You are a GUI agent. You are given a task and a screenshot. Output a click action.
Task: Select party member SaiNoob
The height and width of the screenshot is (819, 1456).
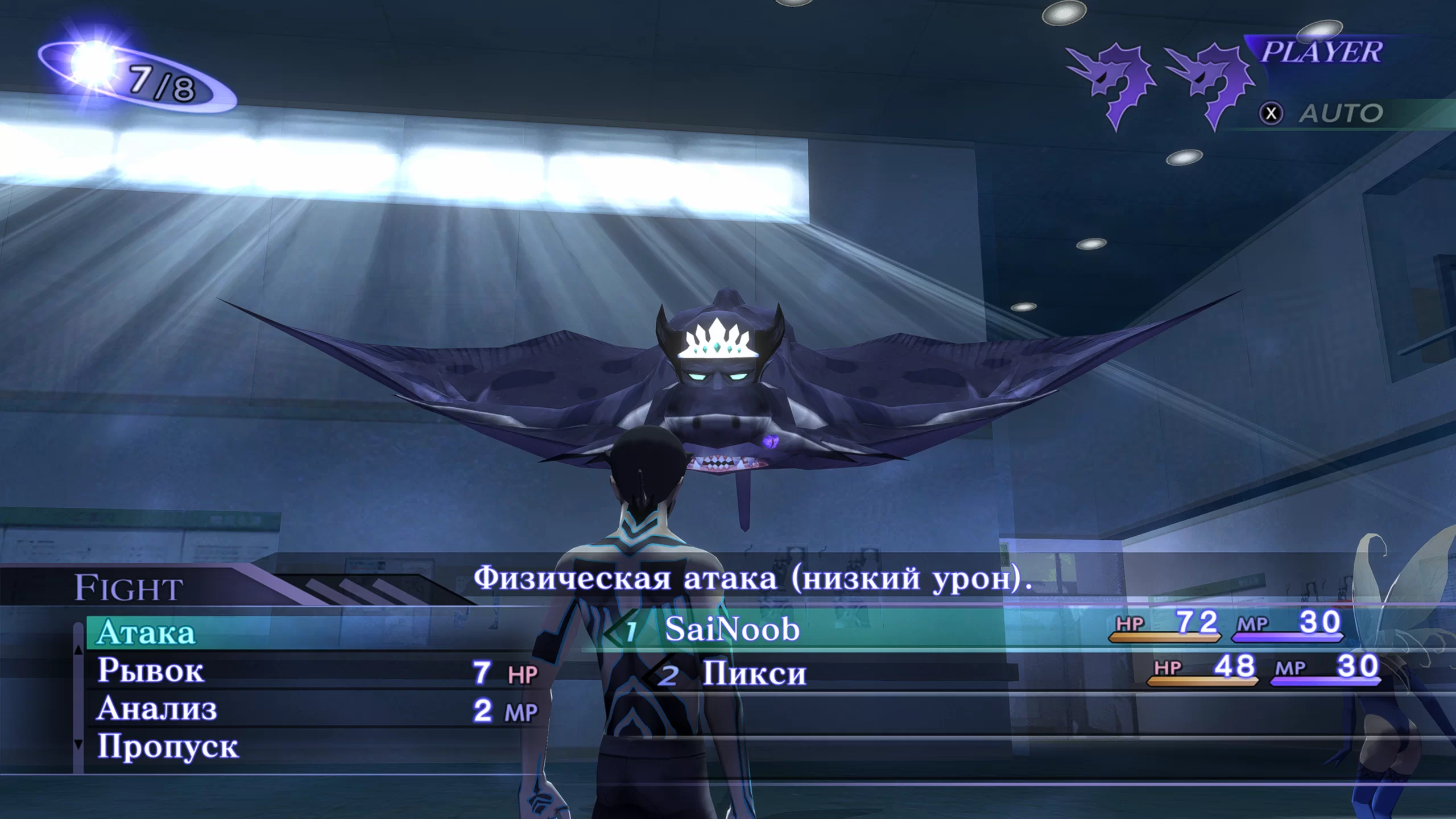coord(732,630)
